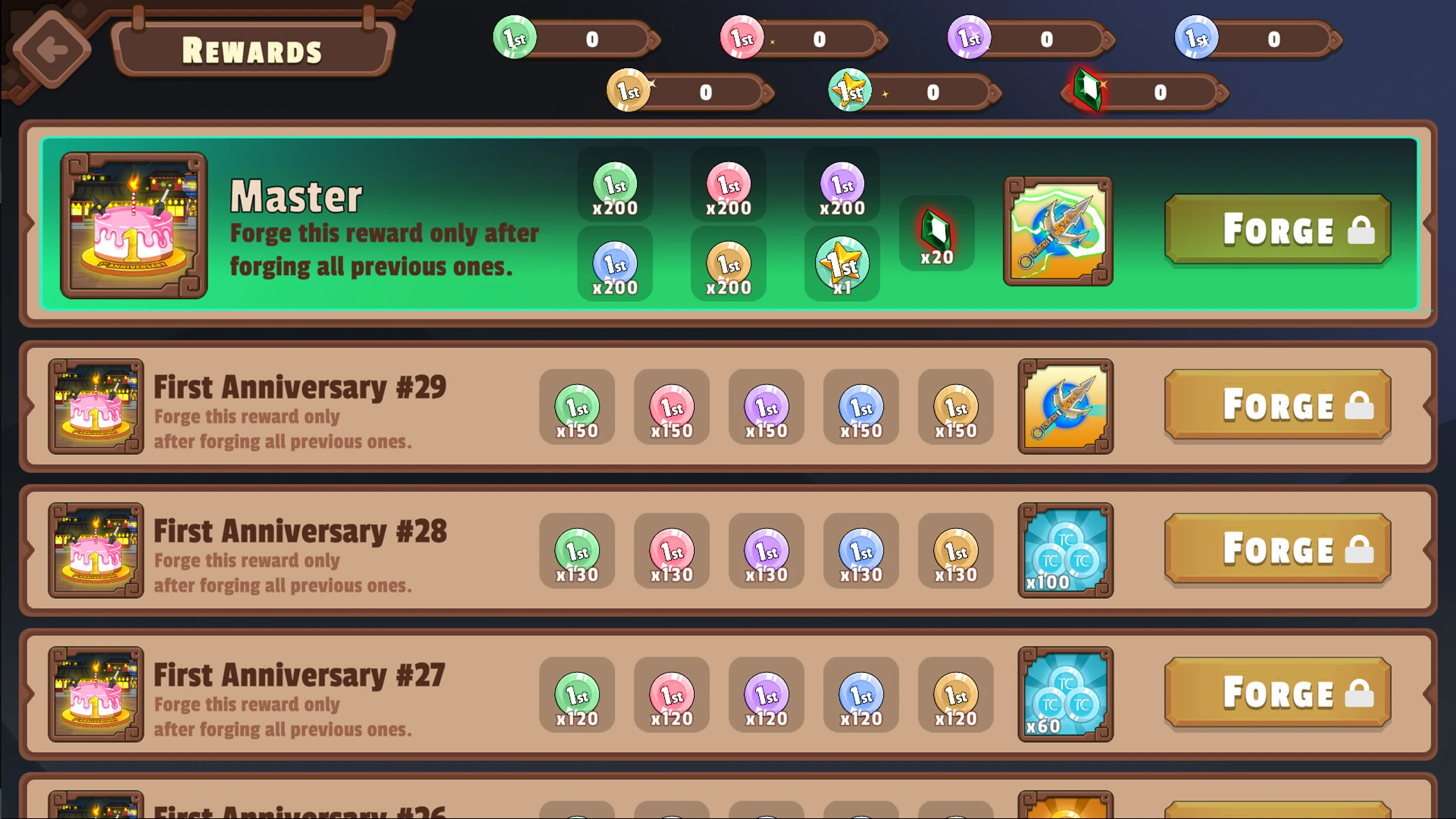Select the x1 golden star token in Master rewards
1456x819 pixels.
click(x=842, y=264)
